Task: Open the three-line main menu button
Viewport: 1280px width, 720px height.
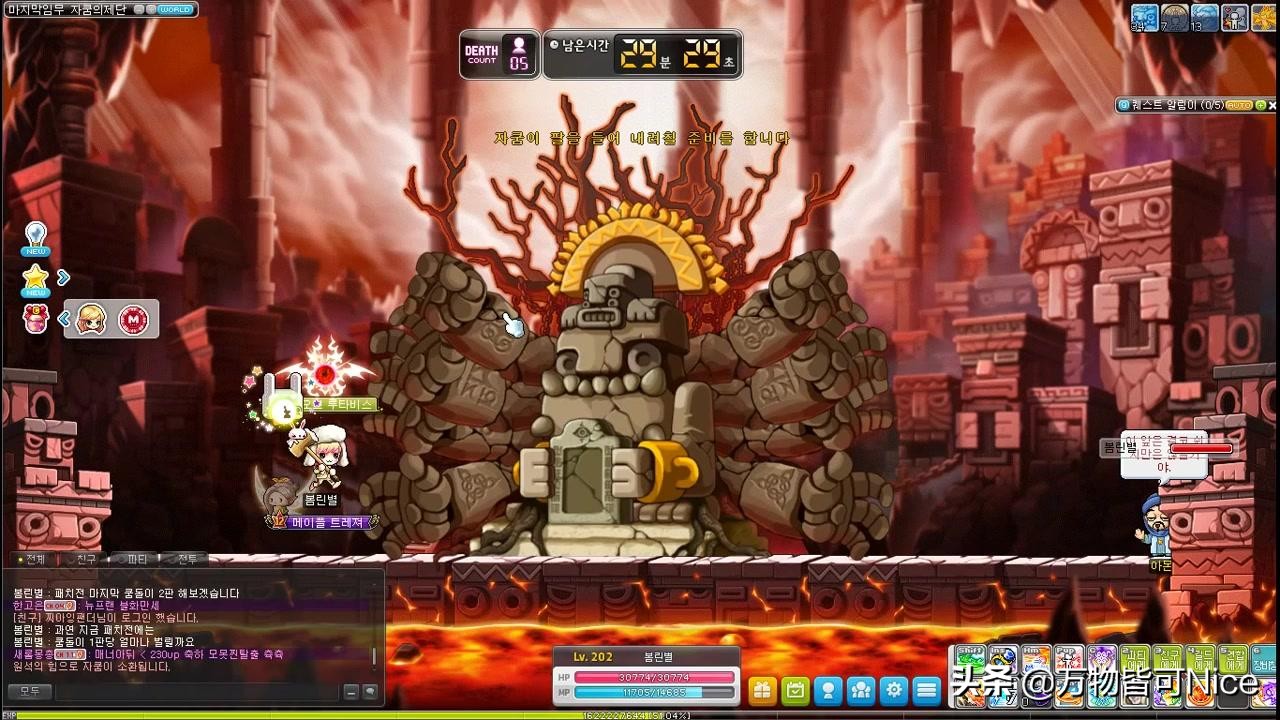Action: click(927, 689)
